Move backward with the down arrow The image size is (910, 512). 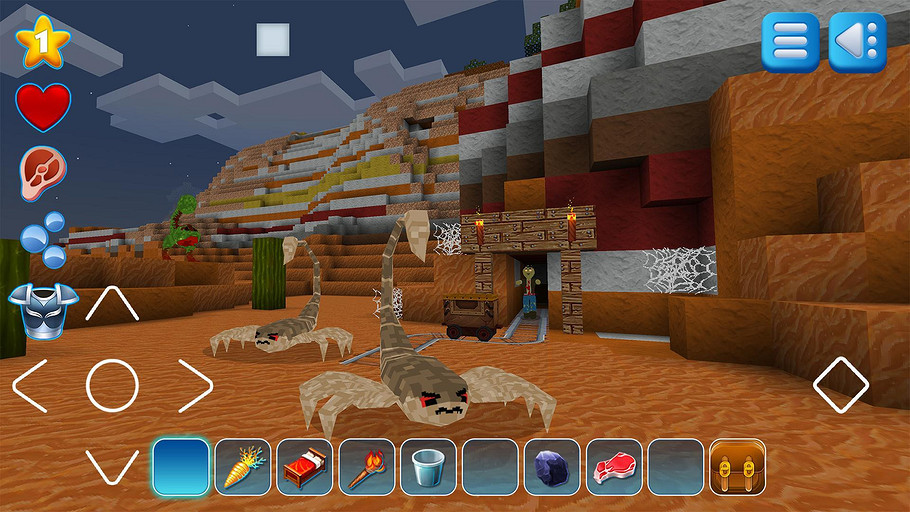pos(112,466)
